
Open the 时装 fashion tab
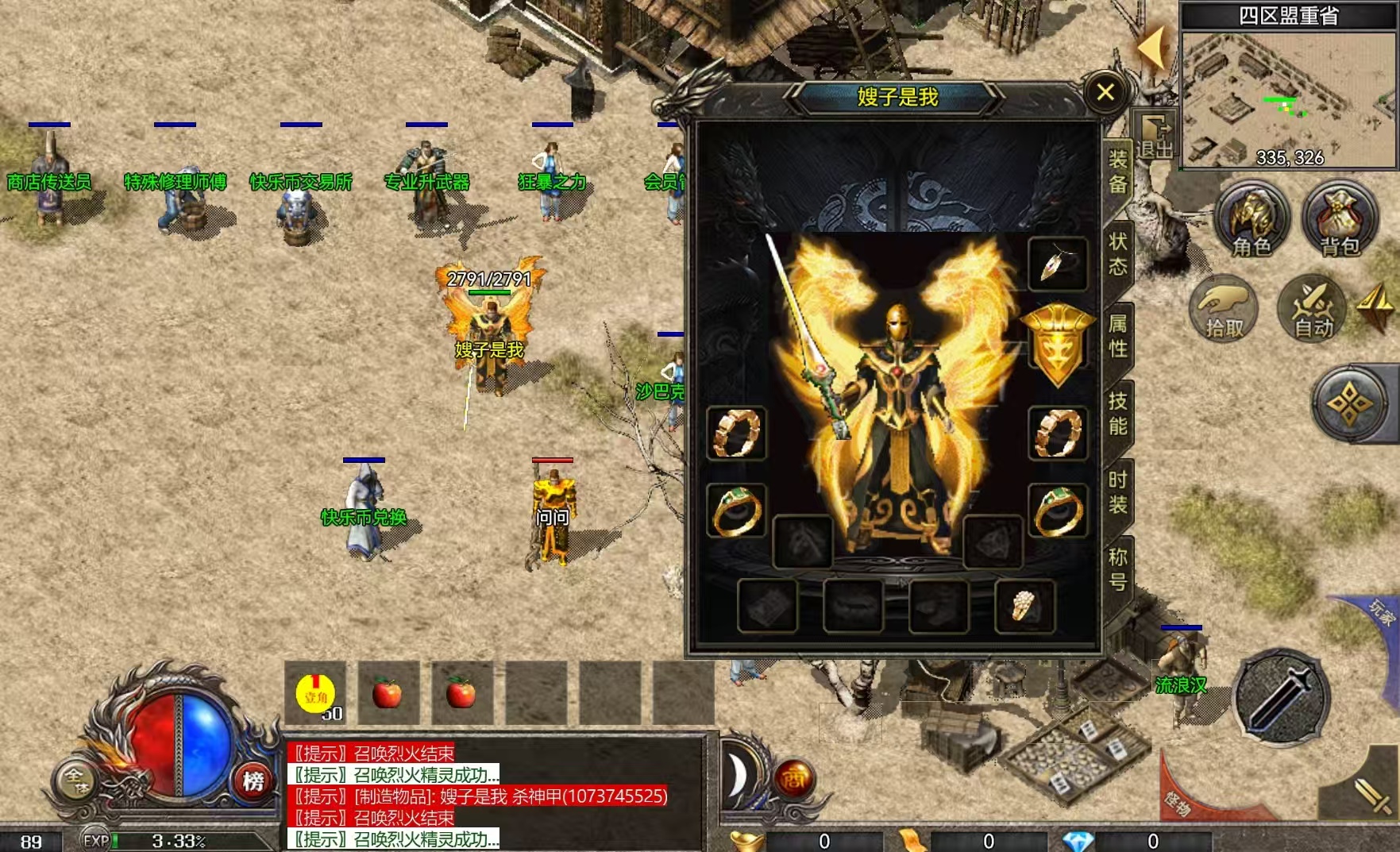pyautogui.click(x=1118, y=492)
